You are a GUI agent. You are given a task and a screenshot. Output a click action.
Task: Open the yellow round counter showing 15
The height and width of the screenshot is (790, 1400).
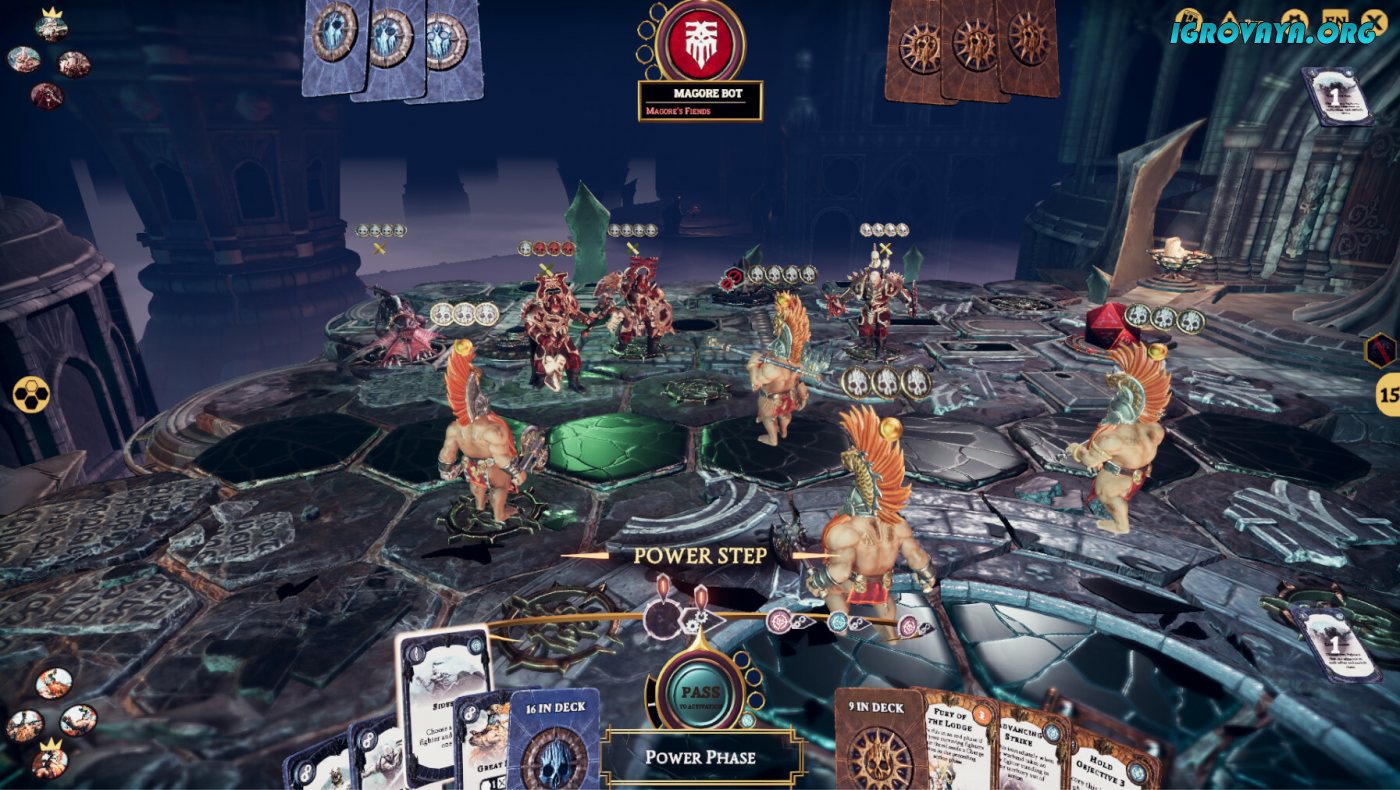1387,393
